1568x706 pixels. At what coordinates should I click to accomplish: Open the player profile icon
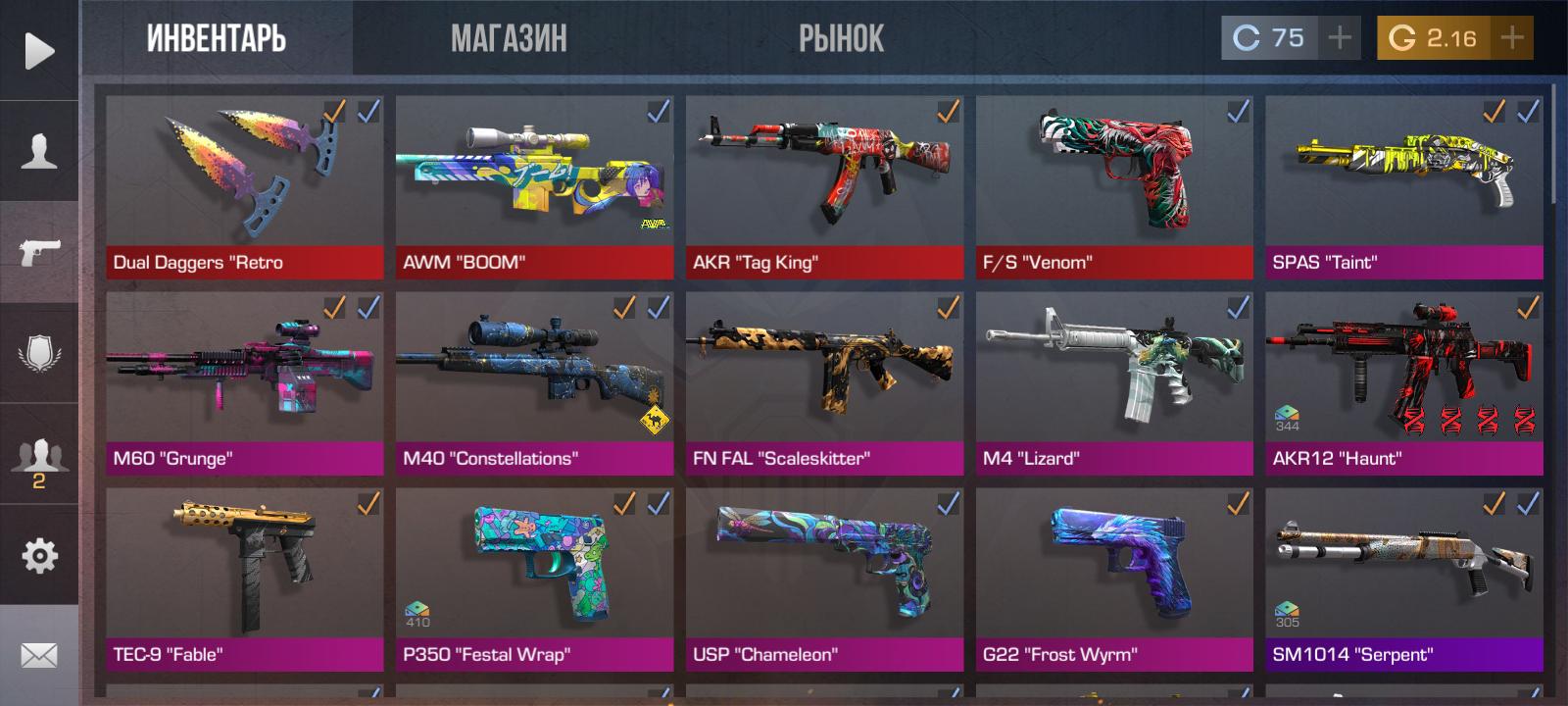pyautogui.click(x=39, y=152)
